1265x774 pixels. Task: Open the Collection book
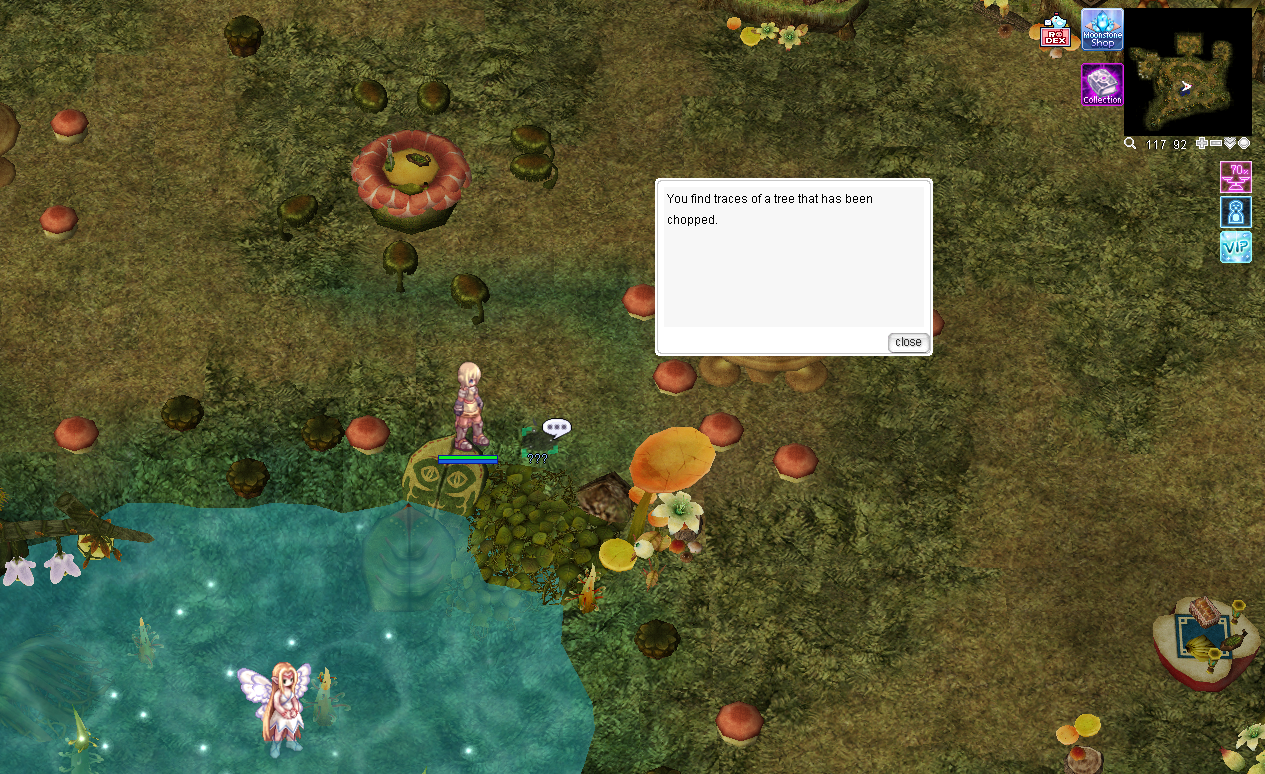[x=1102, y=85]
